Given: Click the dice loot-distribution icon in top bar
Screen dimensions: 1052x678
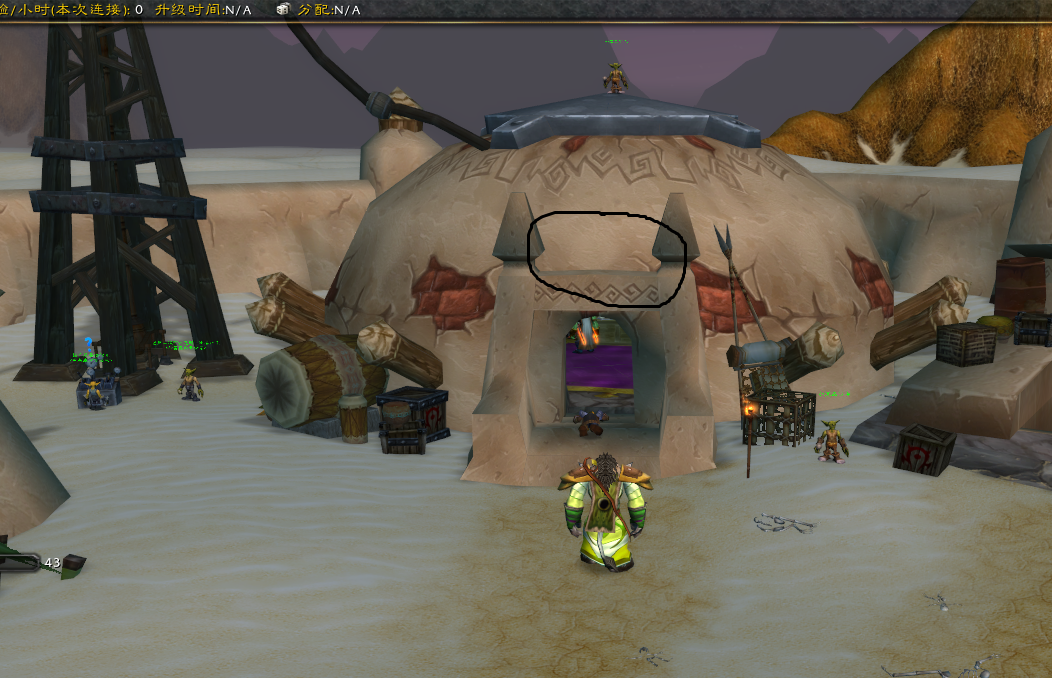Looking at the screenshot, I should point(283,9).
